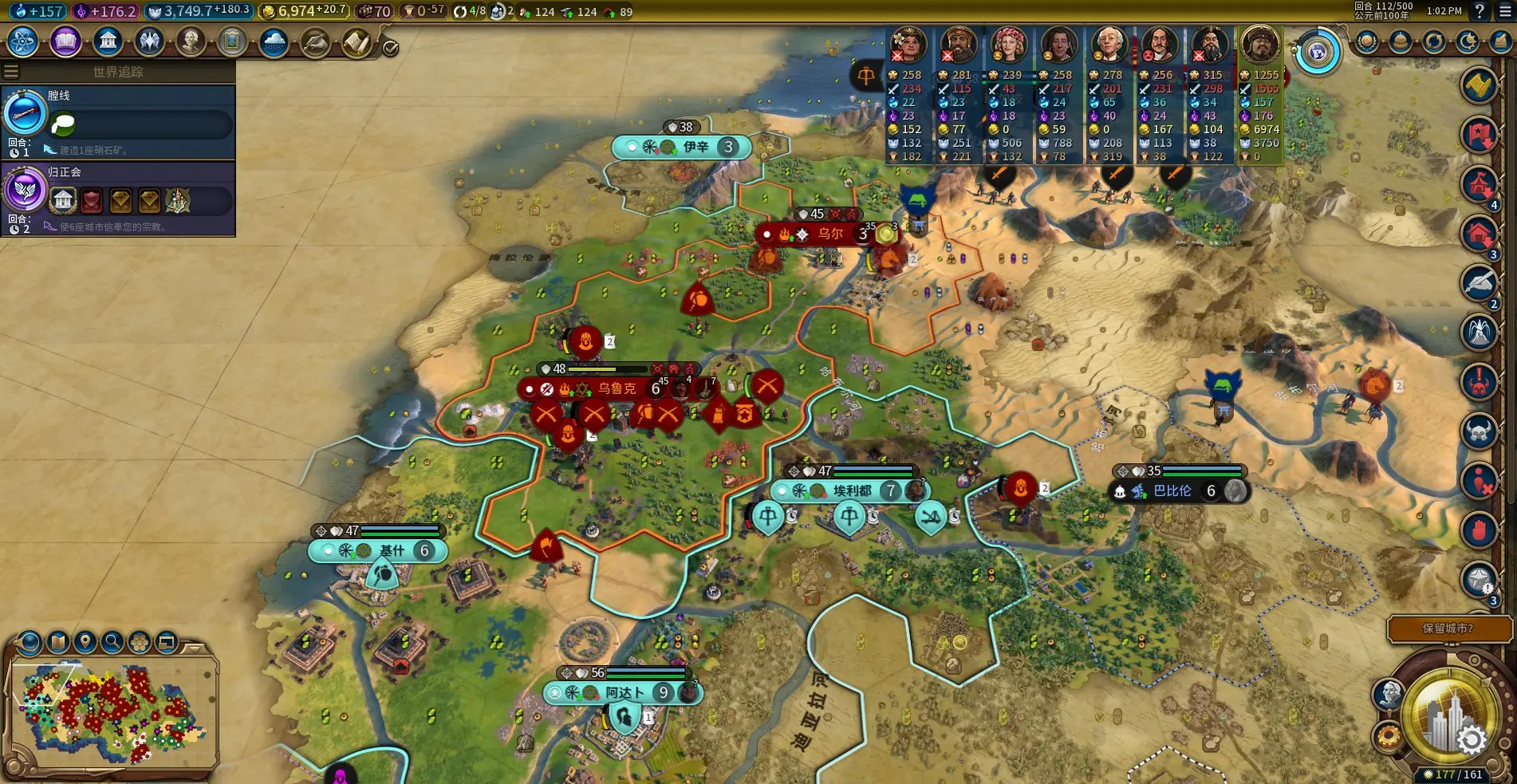Open the 世界追踪 tracker options menu

pos(11,72)
